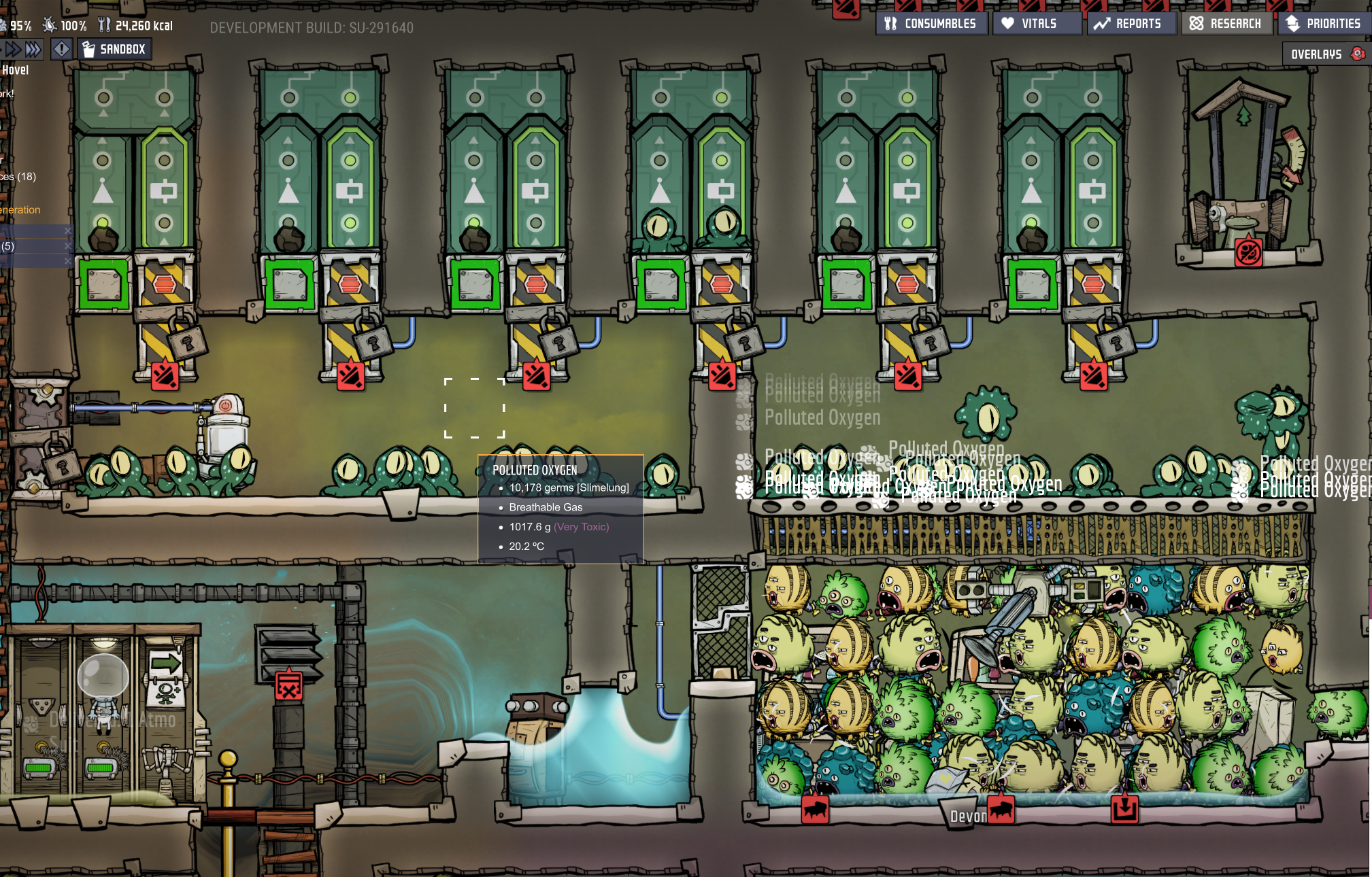Open the Priorities screen
The image size is (1372, 877).
pyautogui.click(x=1324, y=24)
